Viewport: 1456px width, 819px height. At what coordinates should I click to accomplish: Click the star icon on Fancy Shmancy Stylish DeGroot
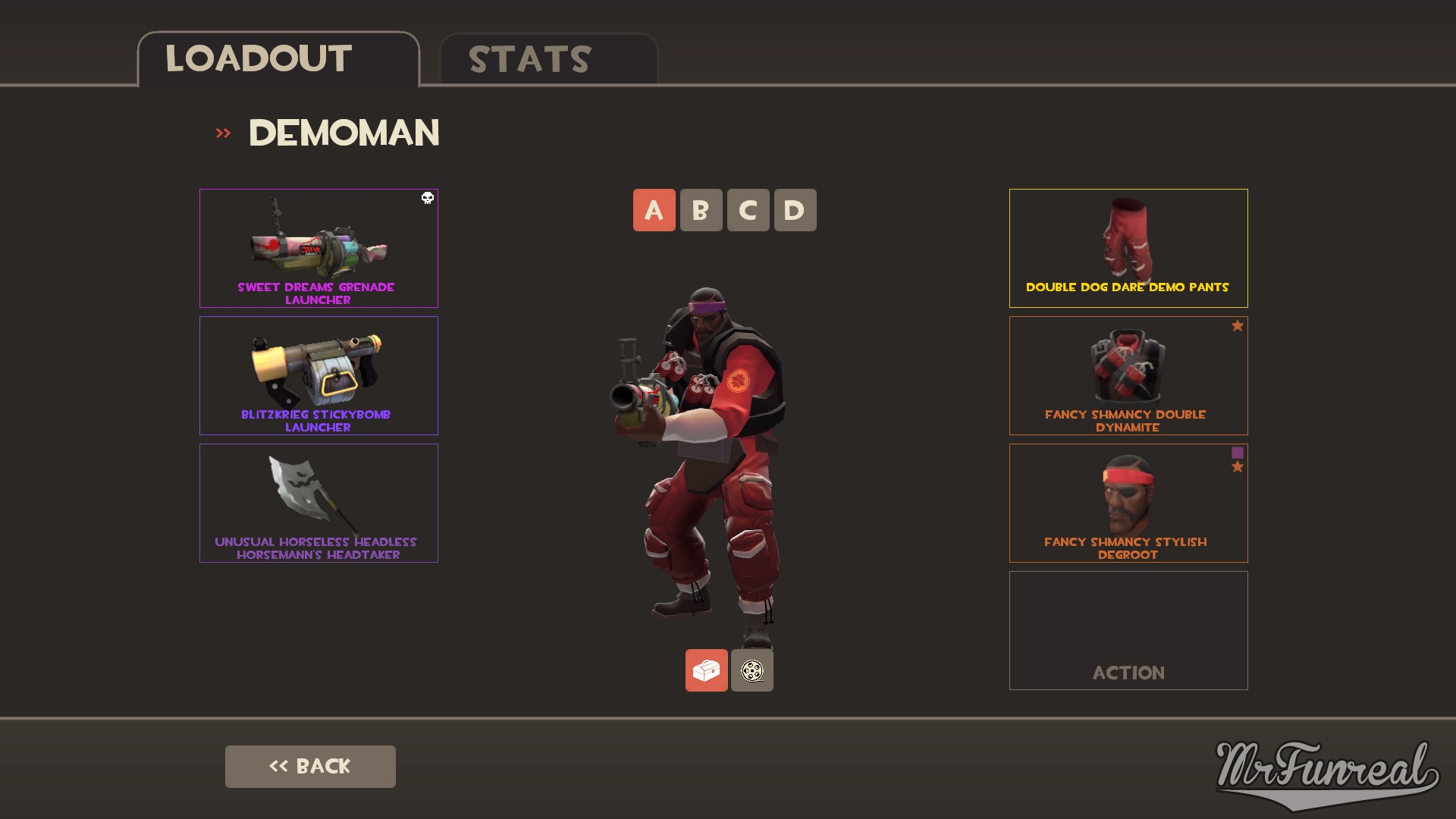[1238, 467]
